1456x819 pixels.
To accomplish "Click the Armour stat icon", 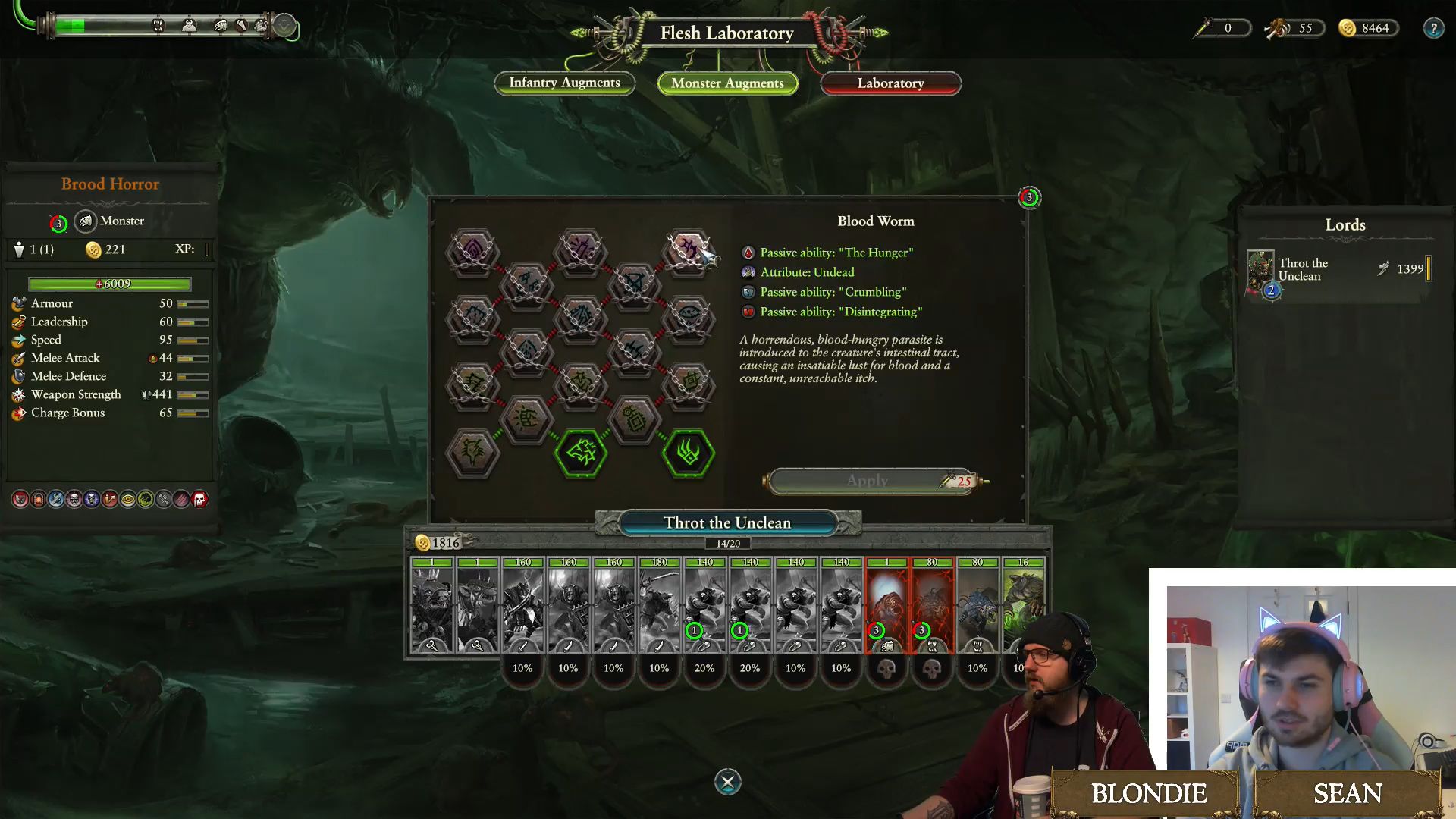I will click(x=18, y=303).
